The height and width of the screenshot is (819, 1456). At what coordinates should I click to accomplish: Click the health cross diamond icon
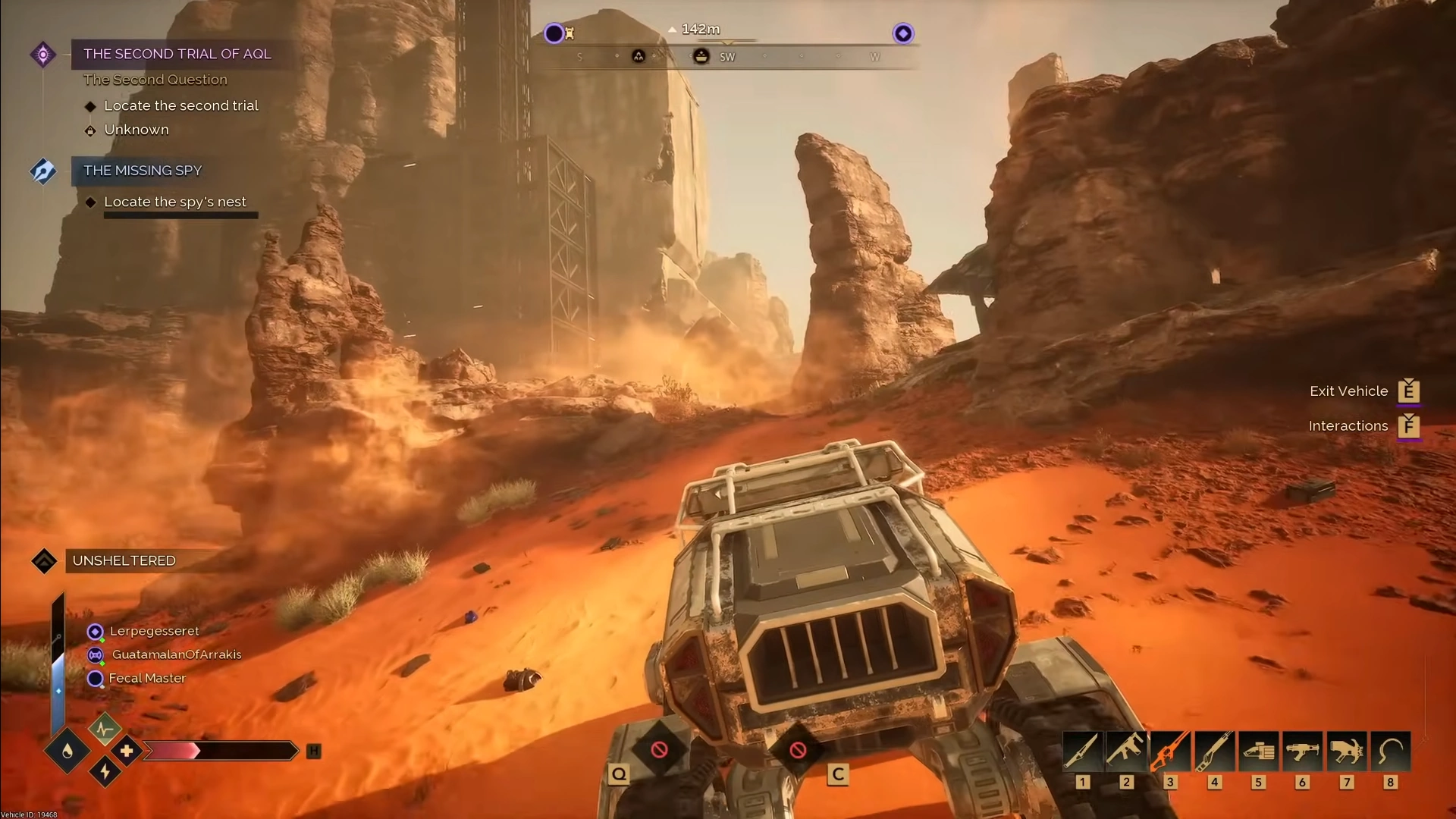(127, 751)
